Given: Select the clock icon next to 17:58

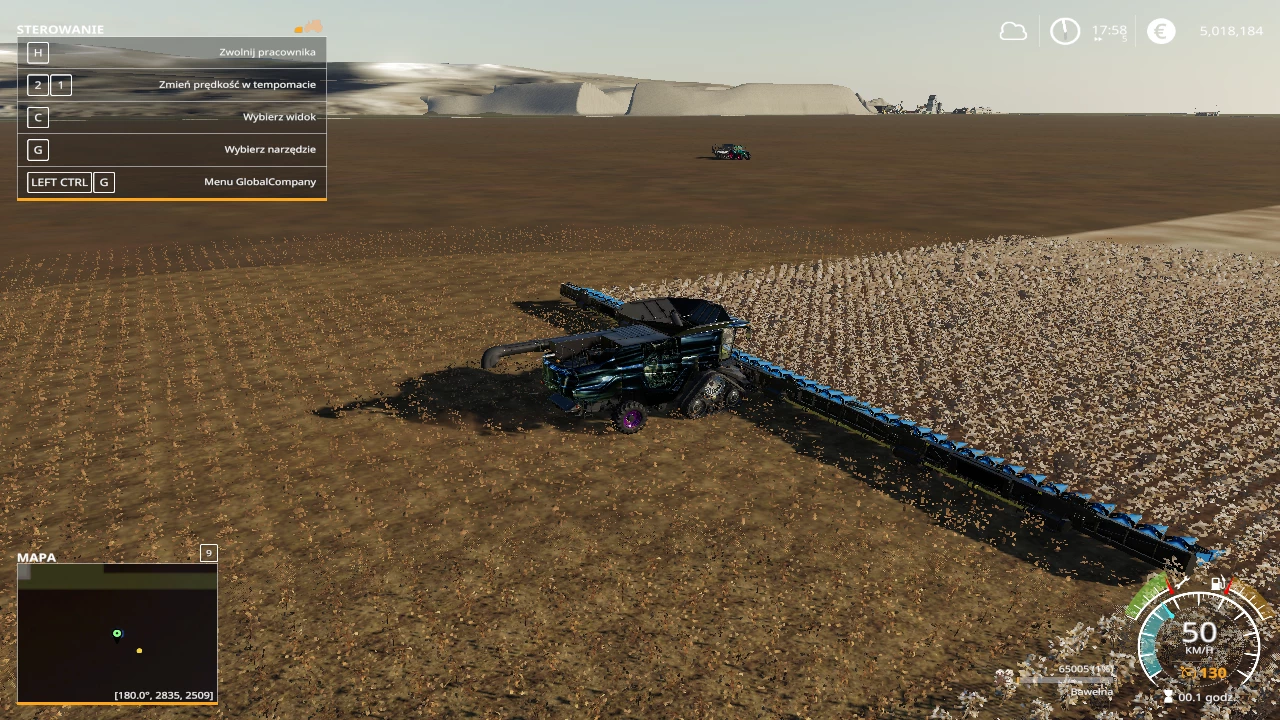Looking at the screenshot, I should (x=1065, y=31).
